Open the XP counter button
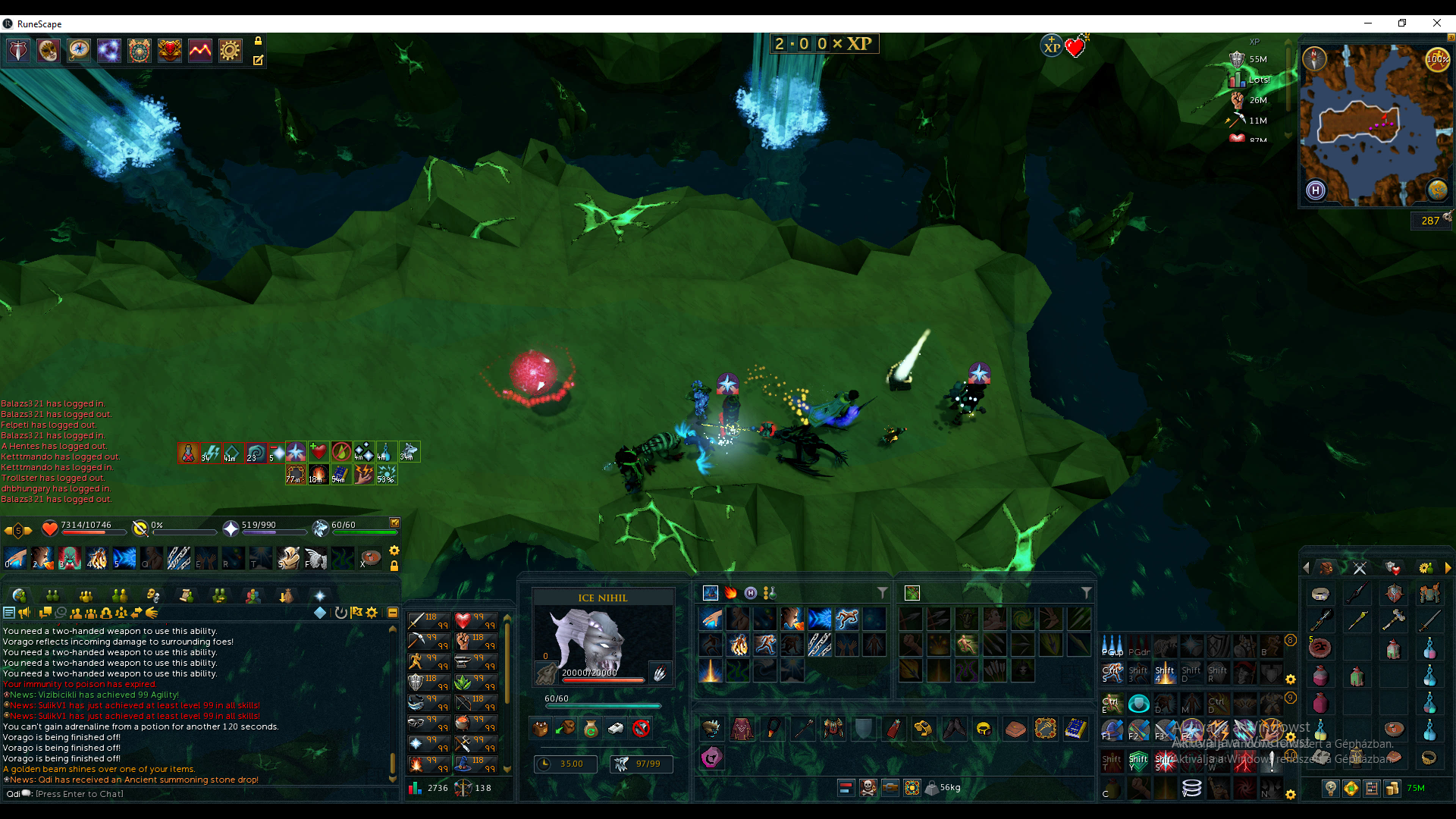 click(x=1051, y=47)
